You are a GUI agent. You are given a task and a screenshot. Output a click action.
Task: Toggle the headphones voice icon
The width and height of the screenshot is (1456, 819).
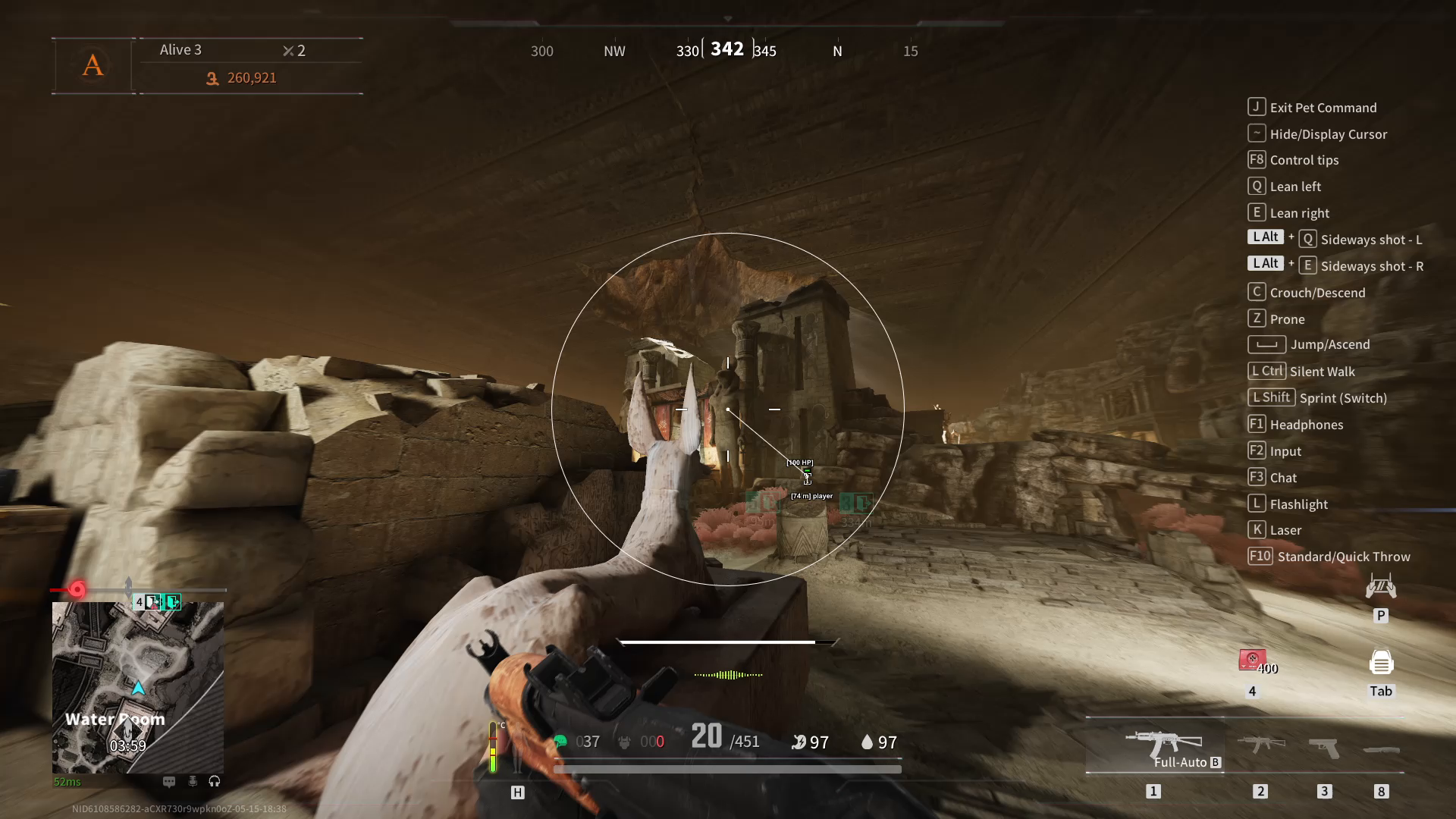point(215,781)
